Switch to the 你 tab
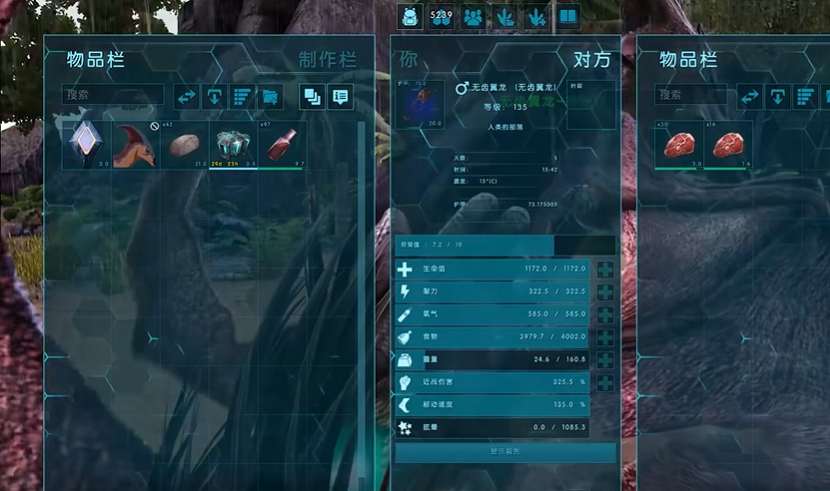The image size is (830, 491). coord(409,60)
